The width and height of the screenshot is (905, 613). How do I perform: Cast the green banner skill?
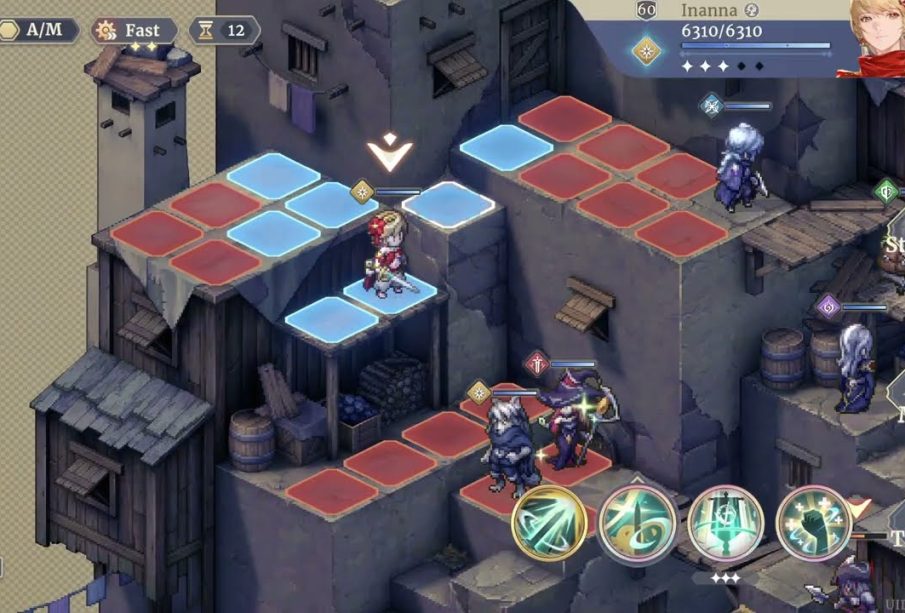(725, 522)
